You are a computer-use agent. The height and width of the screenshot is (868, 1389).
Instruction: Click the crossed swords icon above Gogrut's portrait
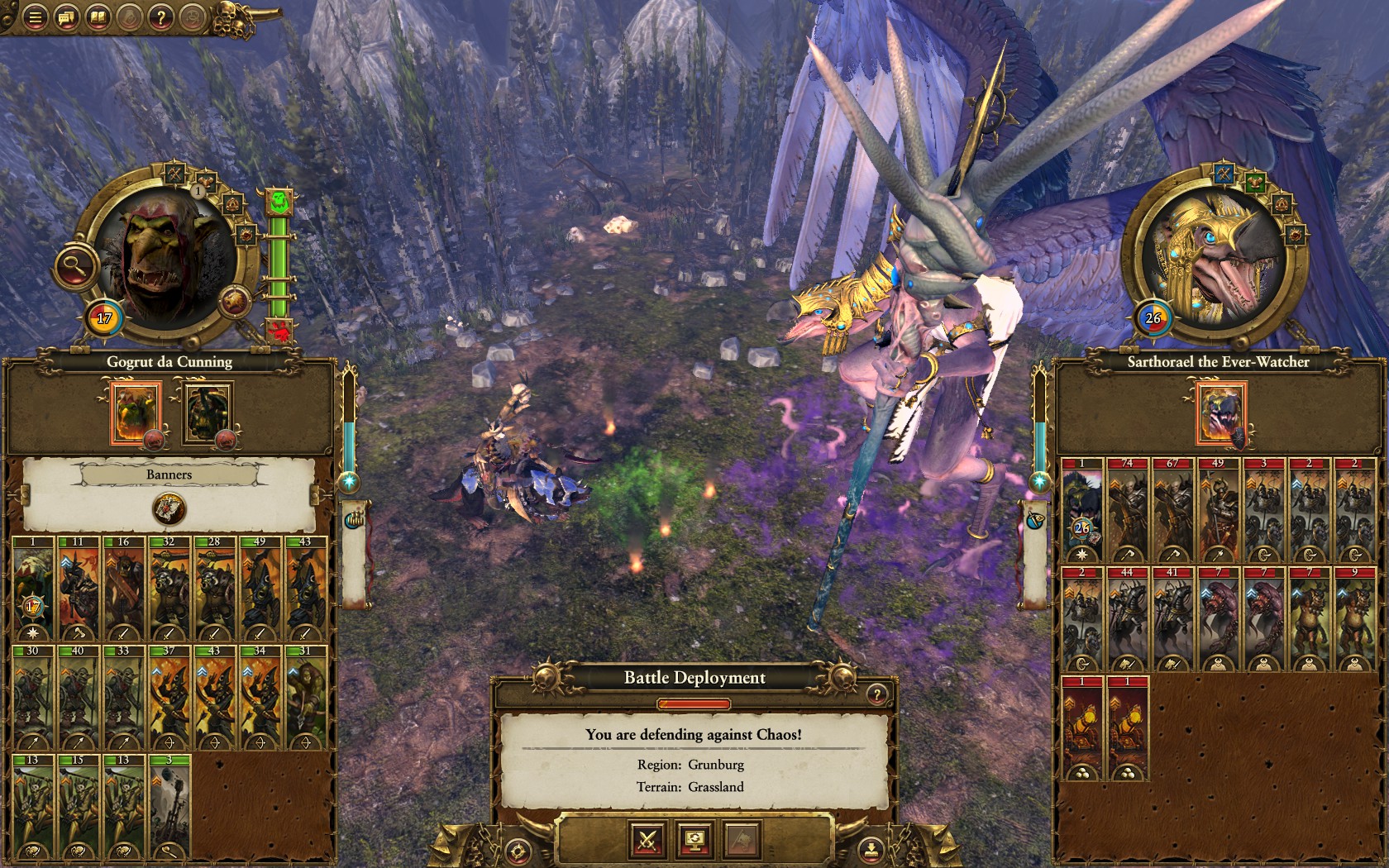tap(174, 172)
